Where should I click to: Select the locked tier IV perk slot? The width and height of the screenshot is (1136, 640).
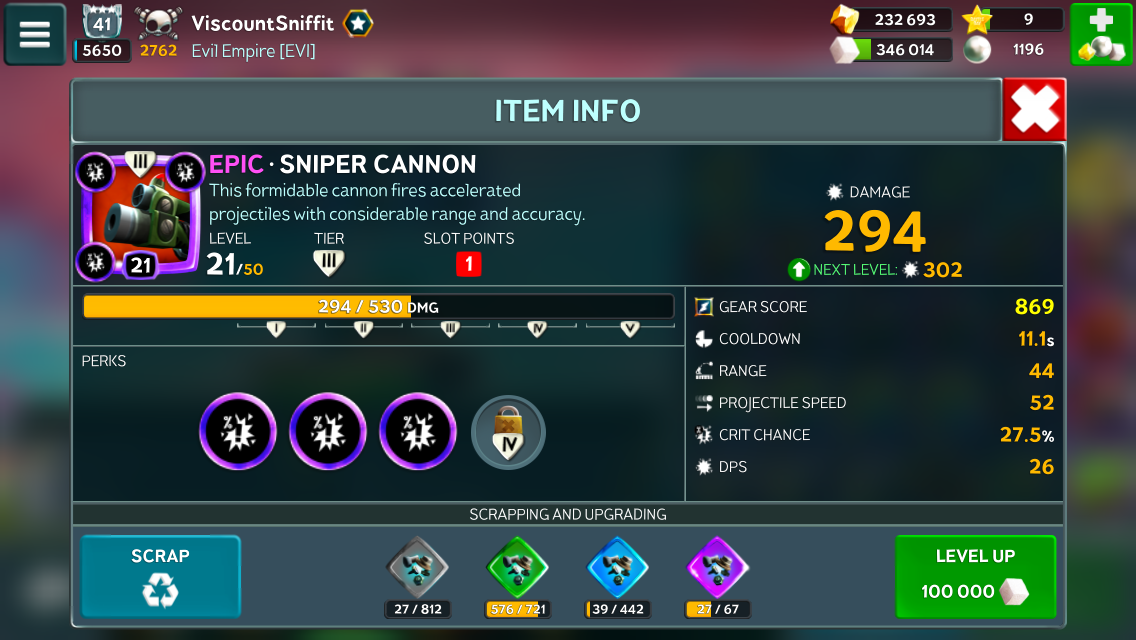click(x=508, y=432)
